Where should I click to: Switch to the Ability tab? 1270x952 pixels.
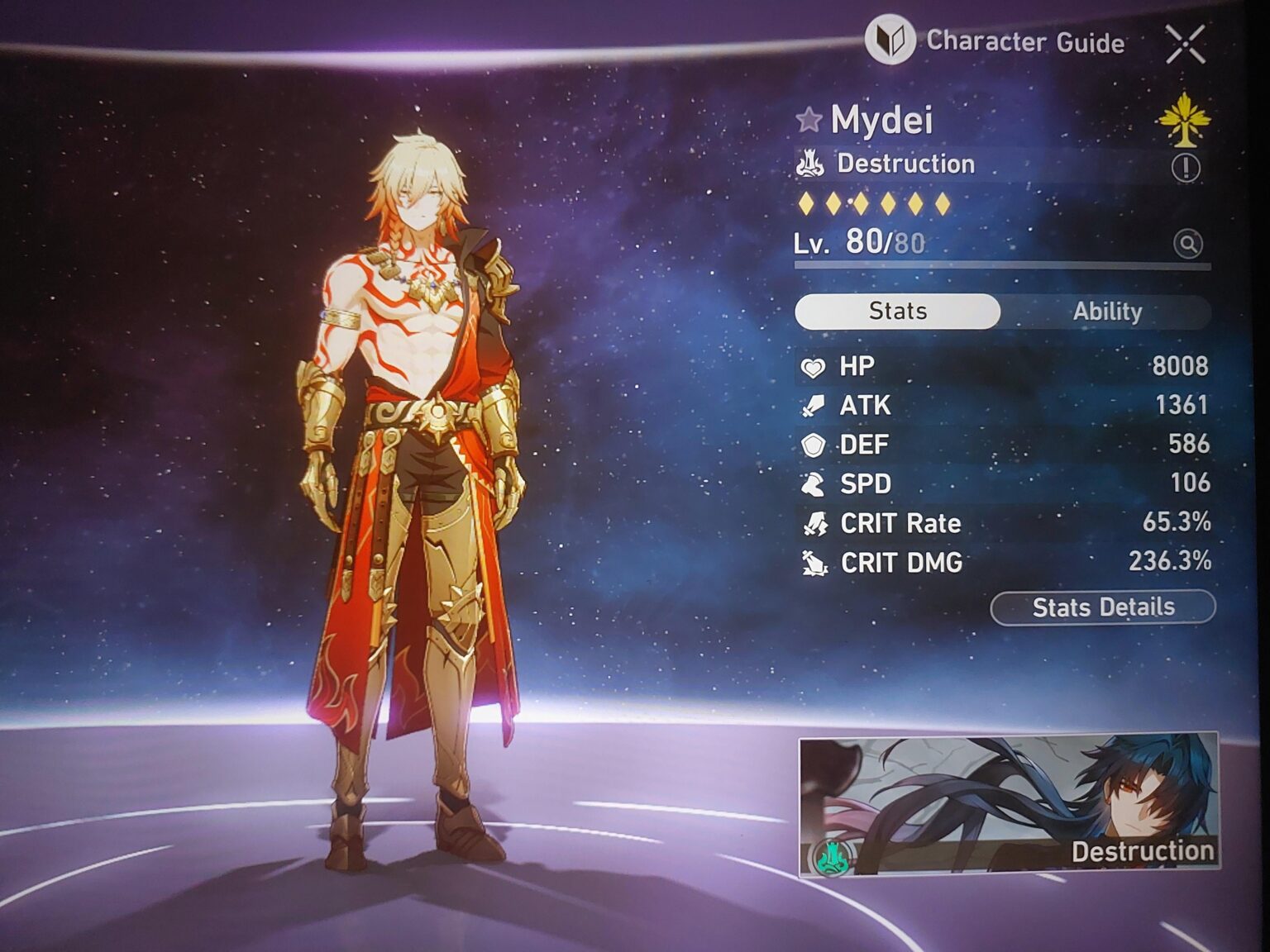point(1106,312)
